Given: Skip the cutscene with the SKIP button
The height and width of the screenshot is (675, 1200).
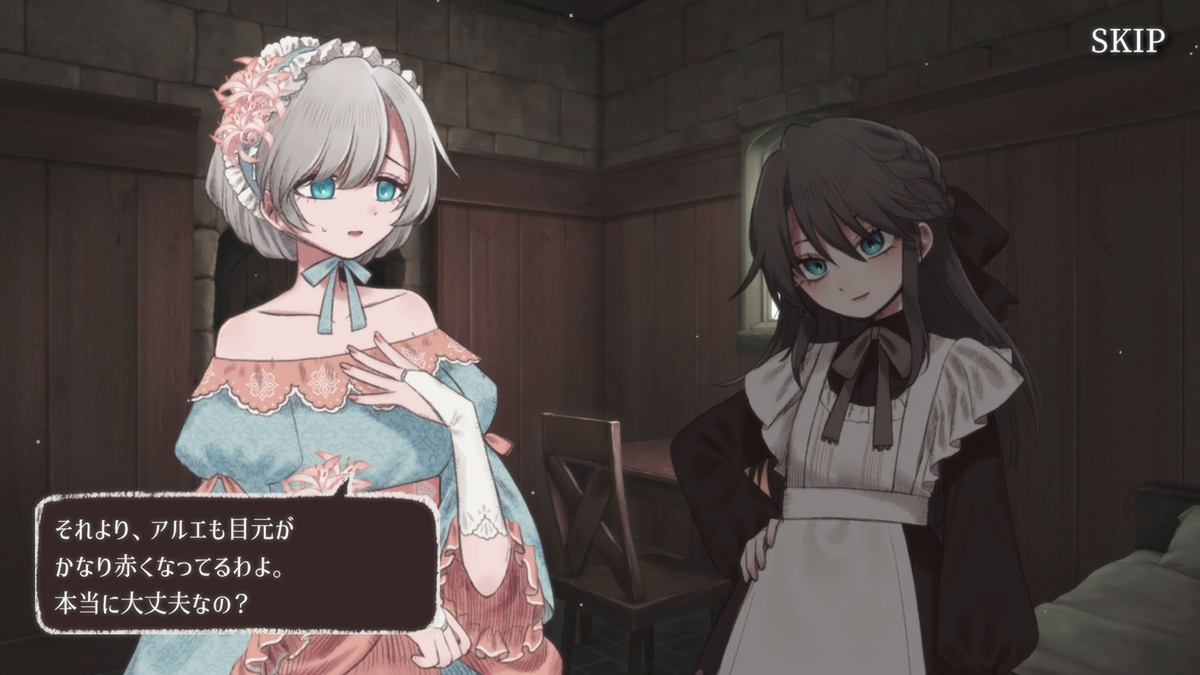Looking at the screenshot, I should [x=1127, y=41].
